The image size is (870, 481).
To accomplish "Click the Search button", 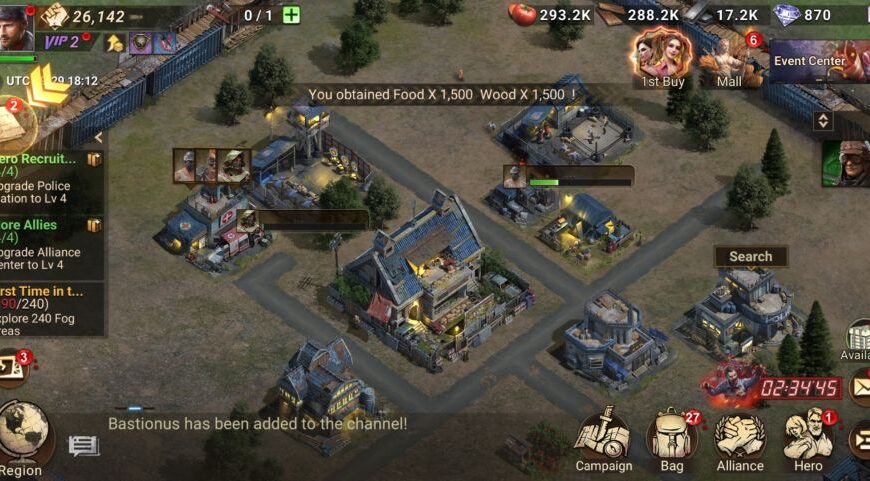I will point(750,257).
